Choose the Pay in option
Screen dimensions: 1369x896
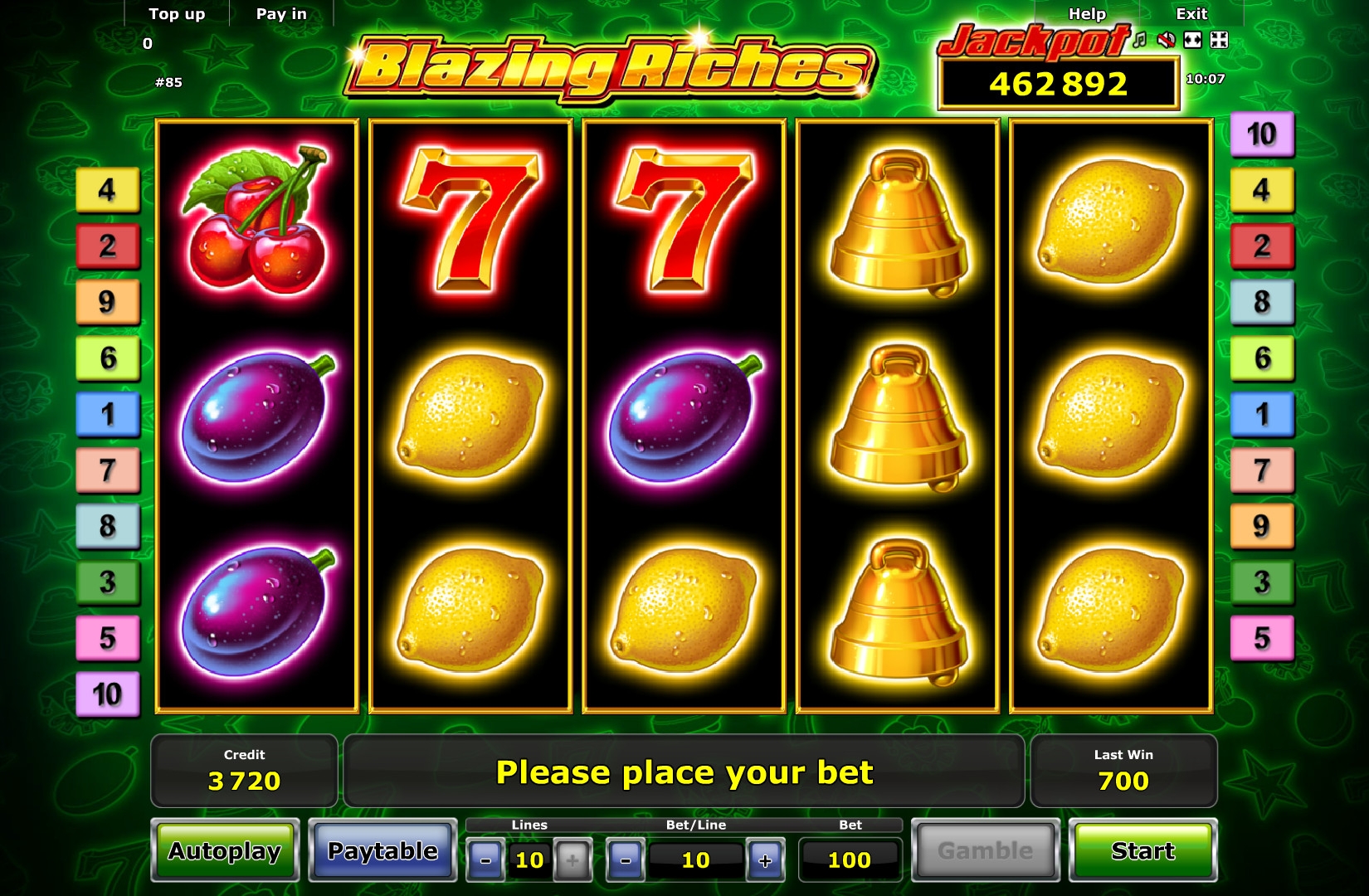coord(281,14)
